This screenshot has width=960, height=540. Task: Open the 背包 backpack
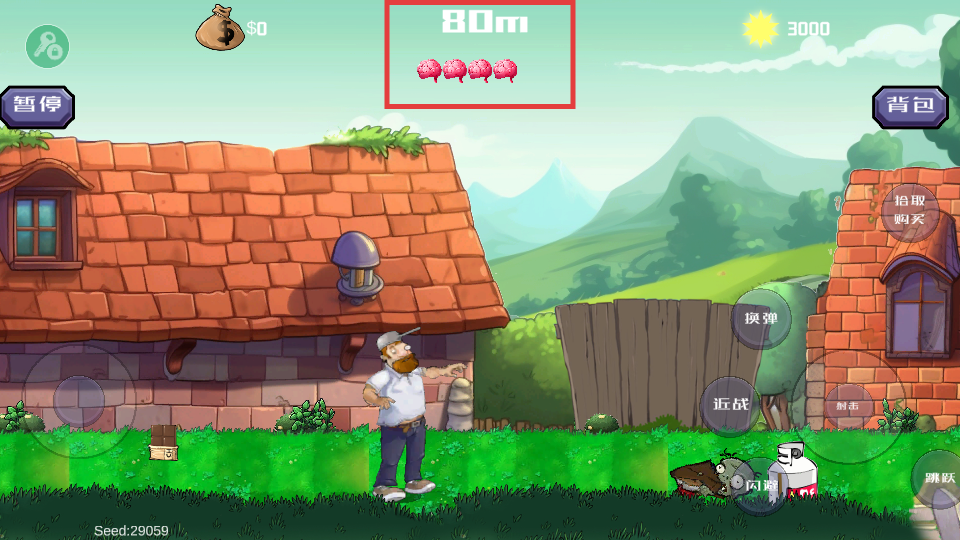coord(910,106)
